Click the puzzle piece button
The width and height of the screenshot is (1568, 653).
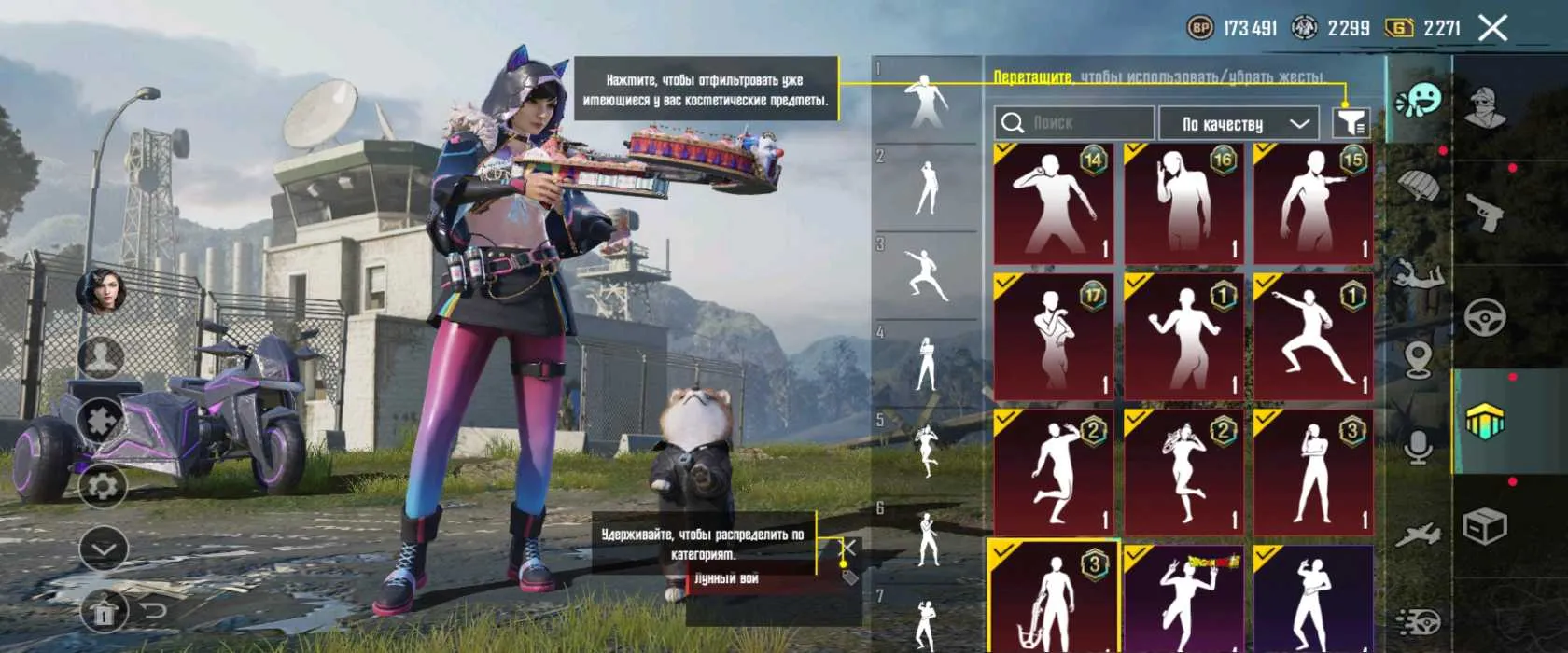tap(103, 421)
